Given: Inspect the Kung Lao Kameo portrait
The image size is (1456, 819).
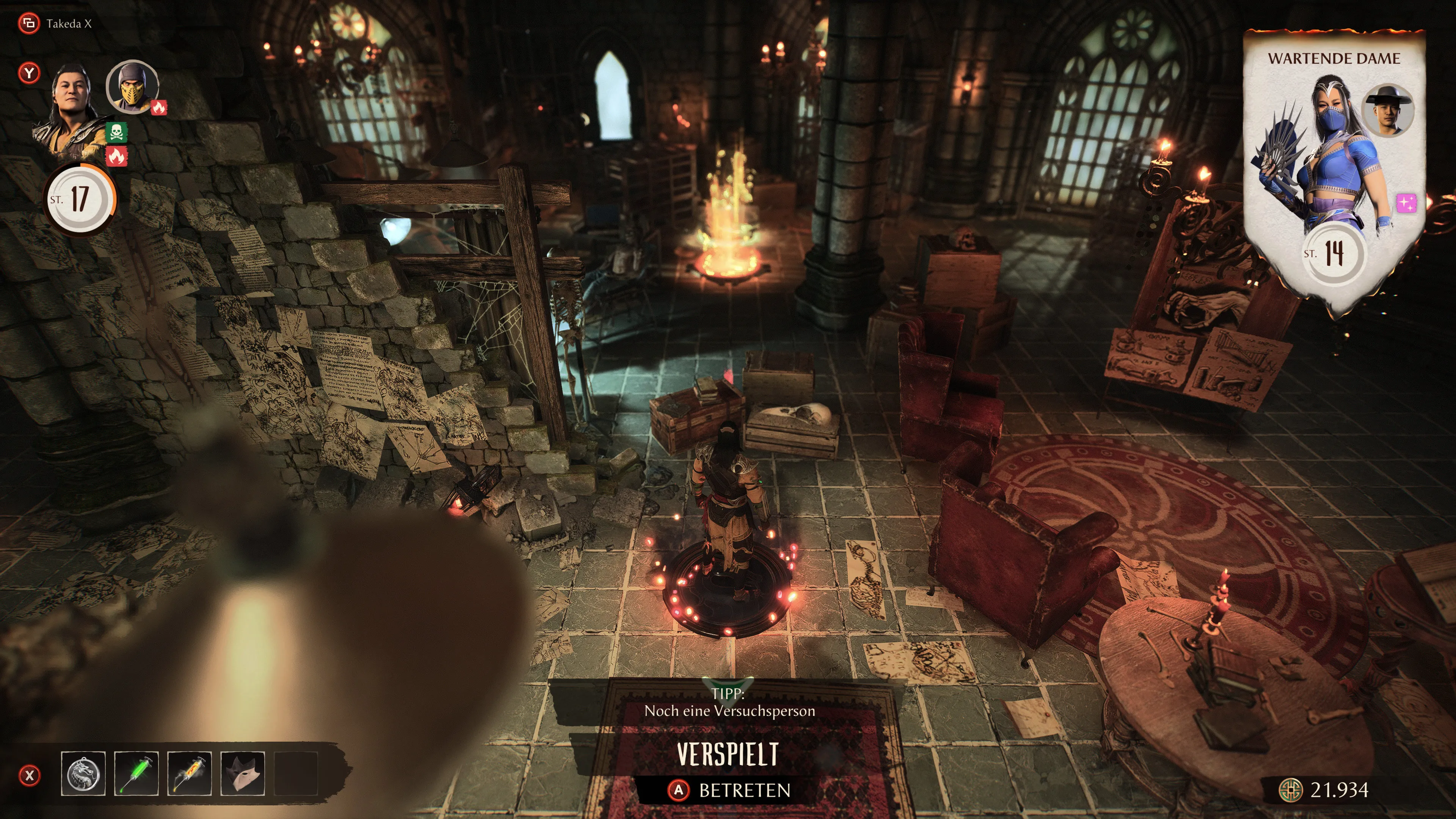Looking at the screenshot, I should 1388,111.
